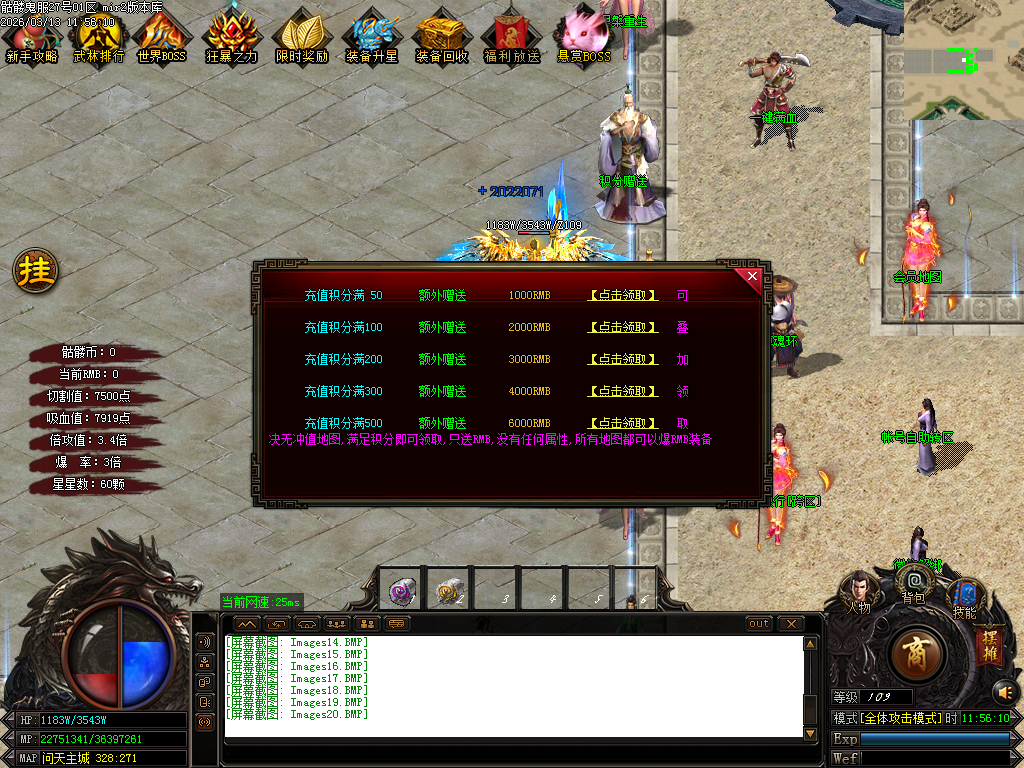
Task: Open the 武林排行 rankings
Action: point(98,38)
